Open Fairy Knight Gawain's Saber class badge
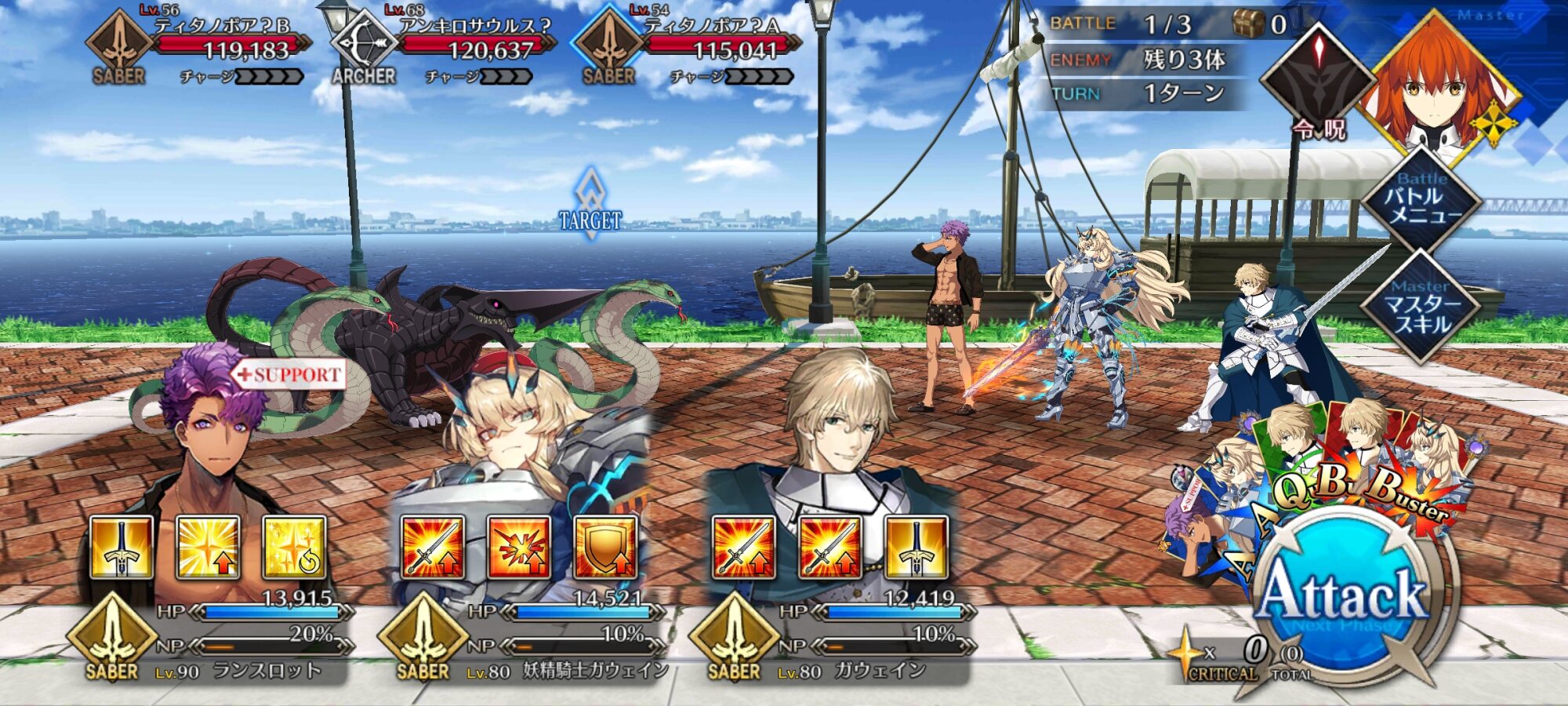The height and width of the screenshot is (706, 1568). coord(423,637)
